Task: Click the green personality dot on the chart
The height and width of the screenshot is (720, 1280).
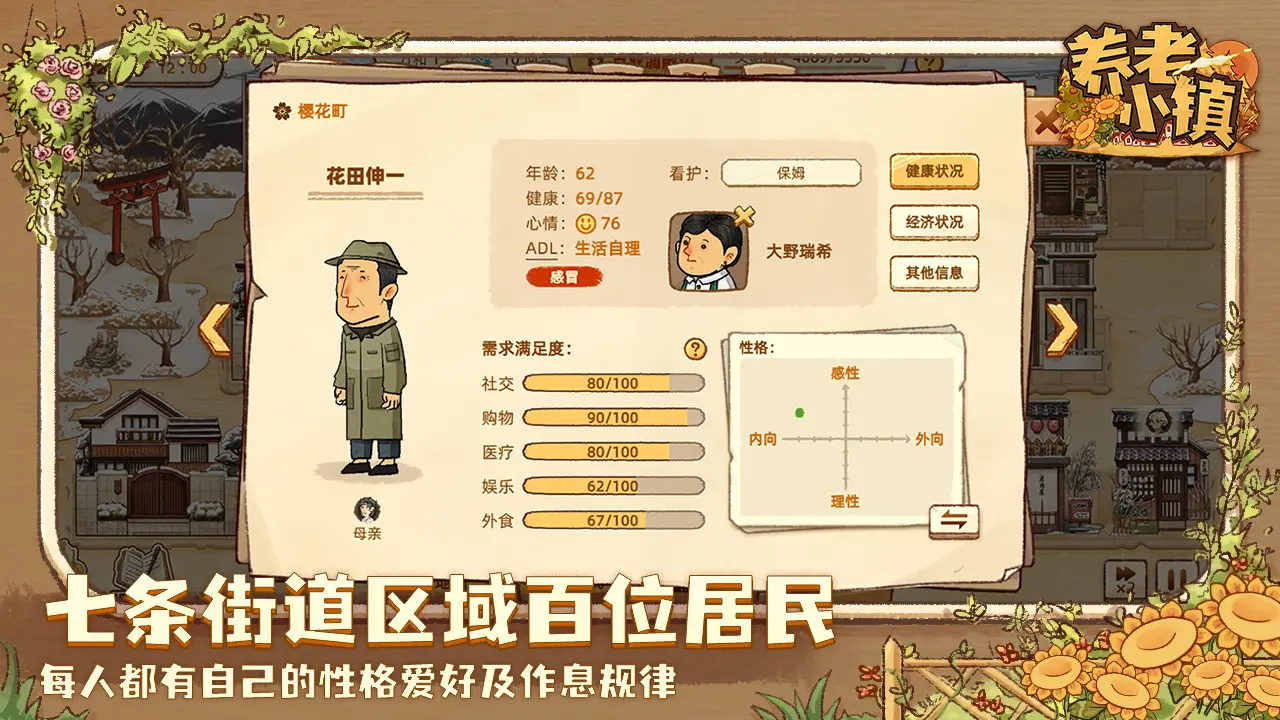Action: [x=798, y=411]
